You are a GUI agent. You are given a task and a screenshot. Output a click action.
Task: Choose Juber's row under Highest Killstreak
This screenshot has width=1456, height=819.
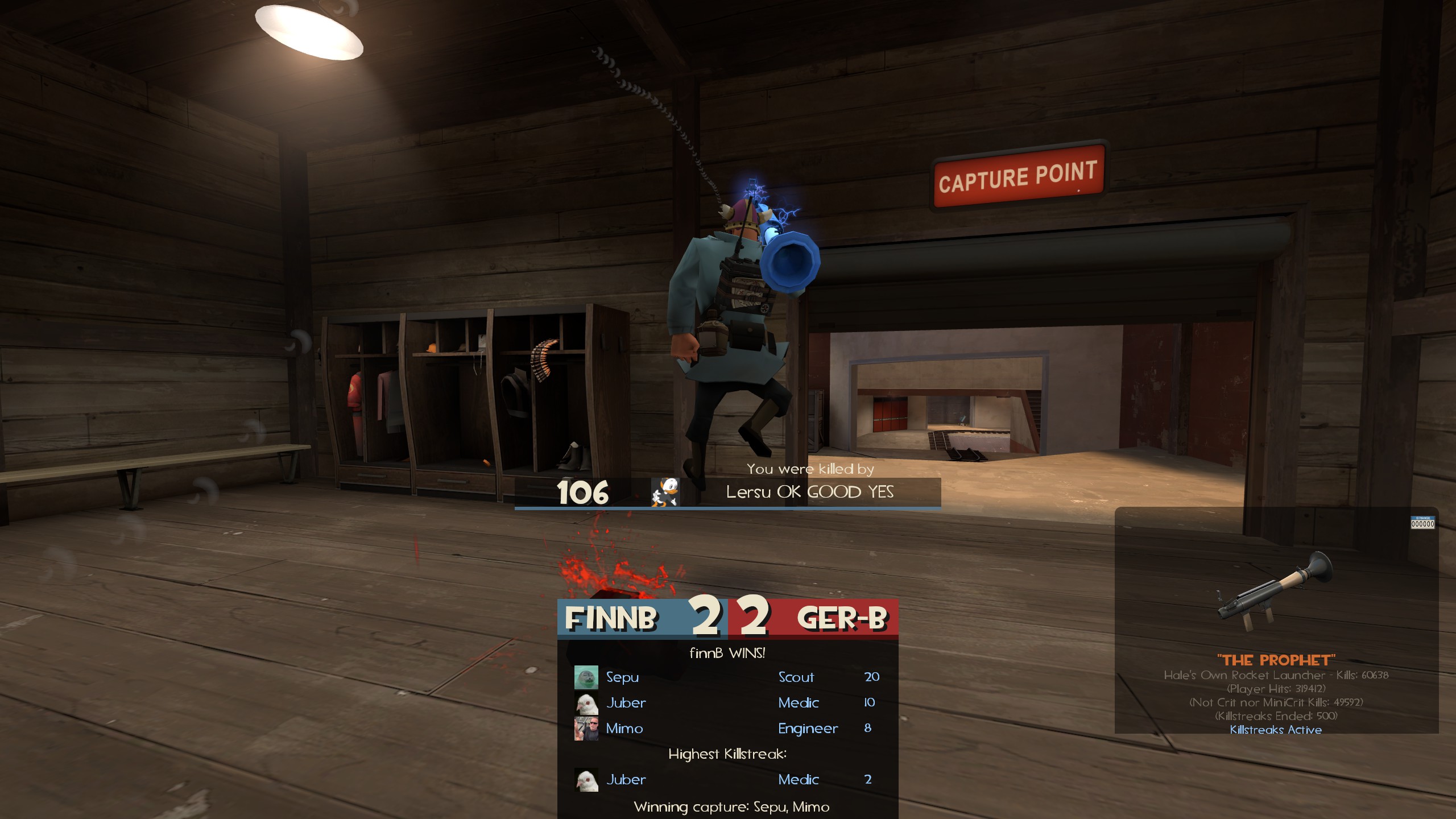(x=727, y=780)
